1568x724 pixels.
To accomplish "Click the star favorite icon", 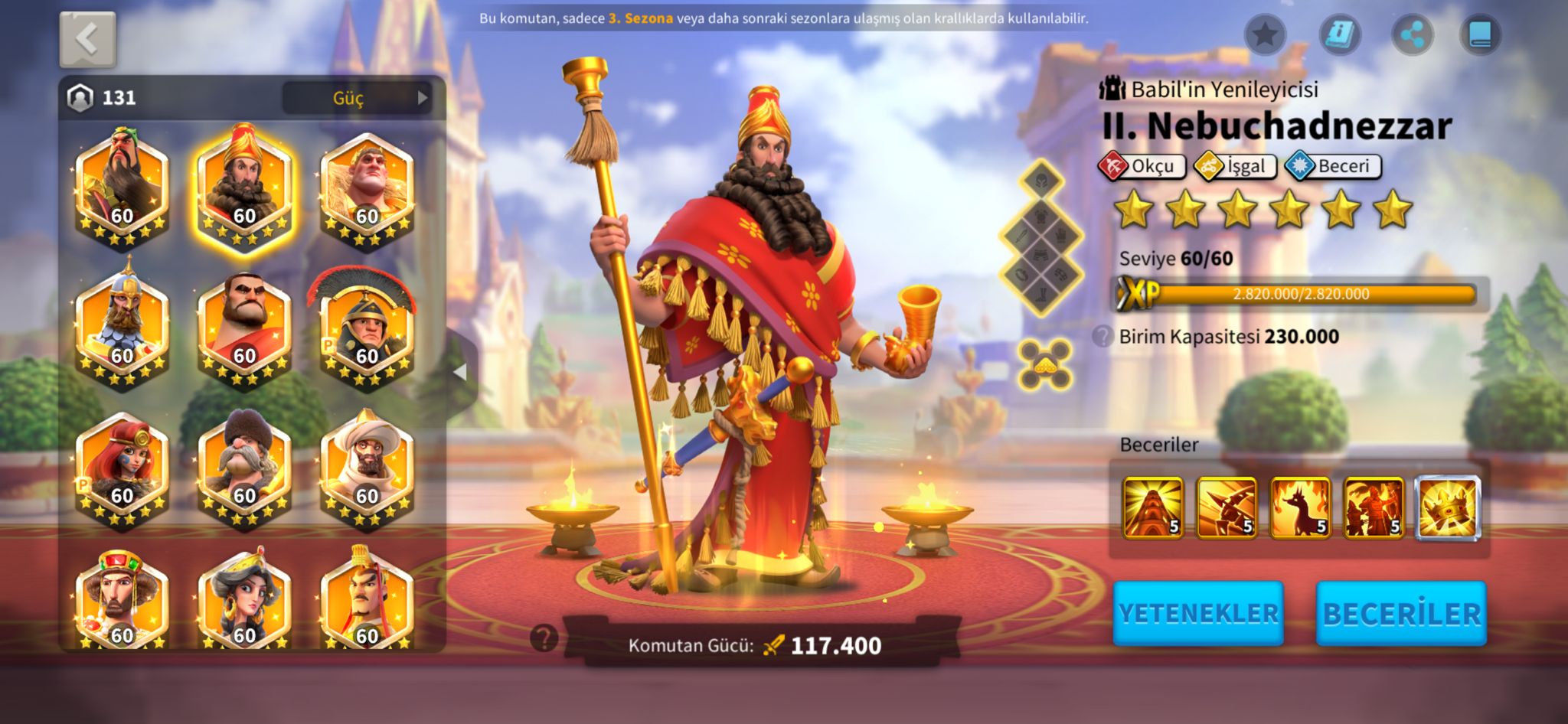I will 1265,34.
